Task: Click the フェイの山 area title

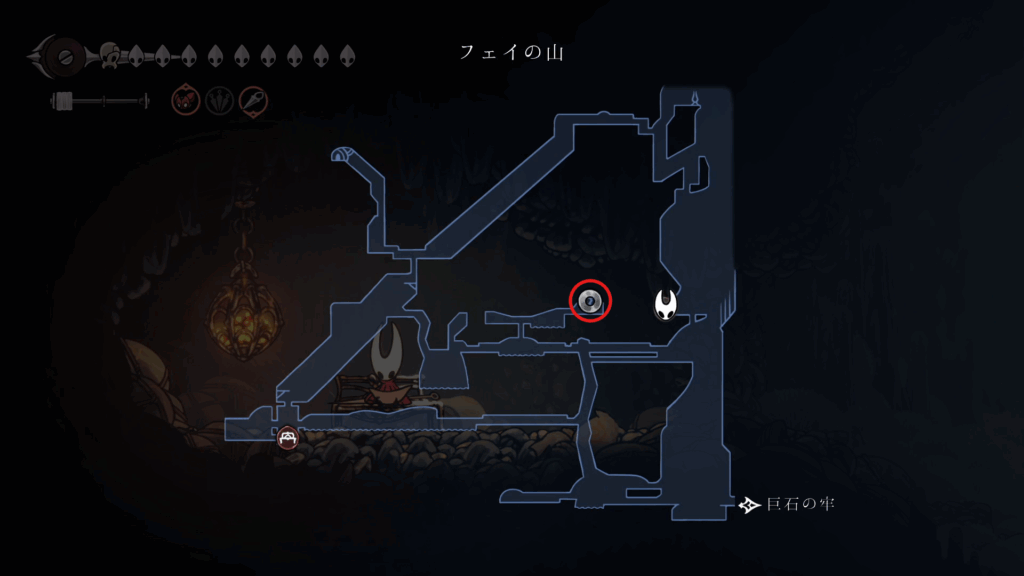Action: (x=511, y=52)
